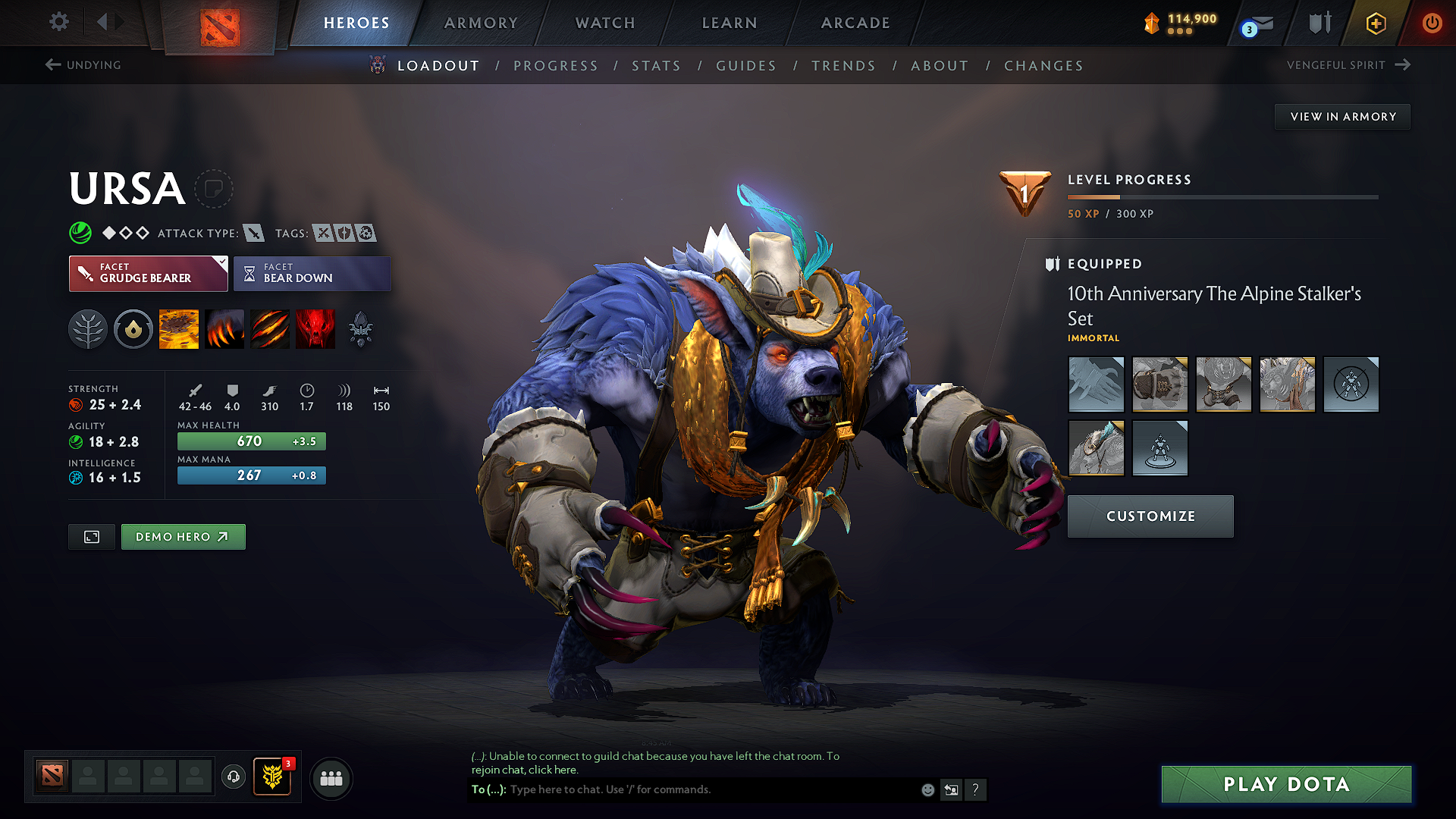
Task: Open the matchmaking party finder icon
Action: 331,778
